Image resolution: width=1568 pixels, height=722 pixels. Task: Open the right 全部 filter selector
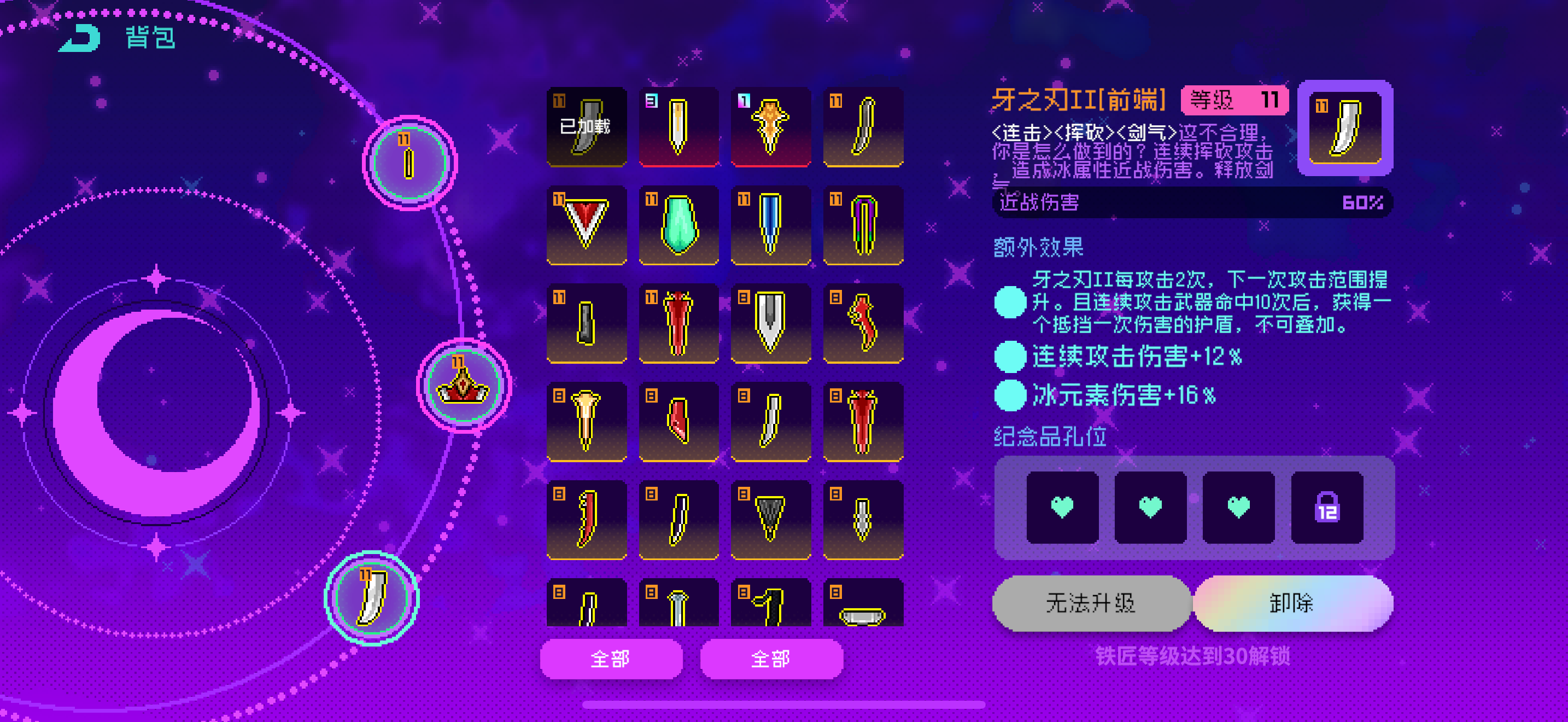coord(771,658)
